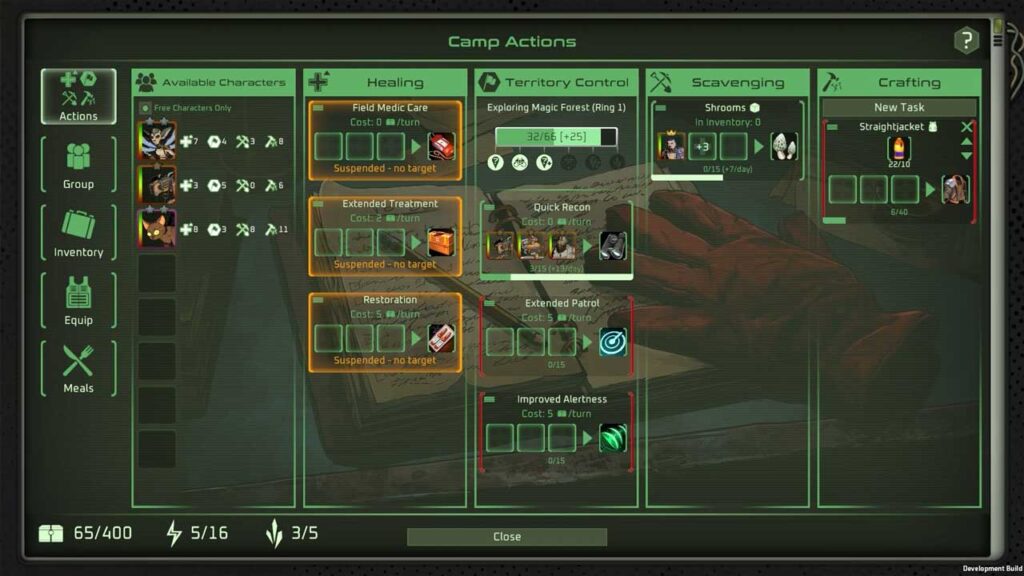The height and width of the screenshot is (576, 1024).
Task: Choose the Improved Alertness green icon
Action: pos(612,438)
